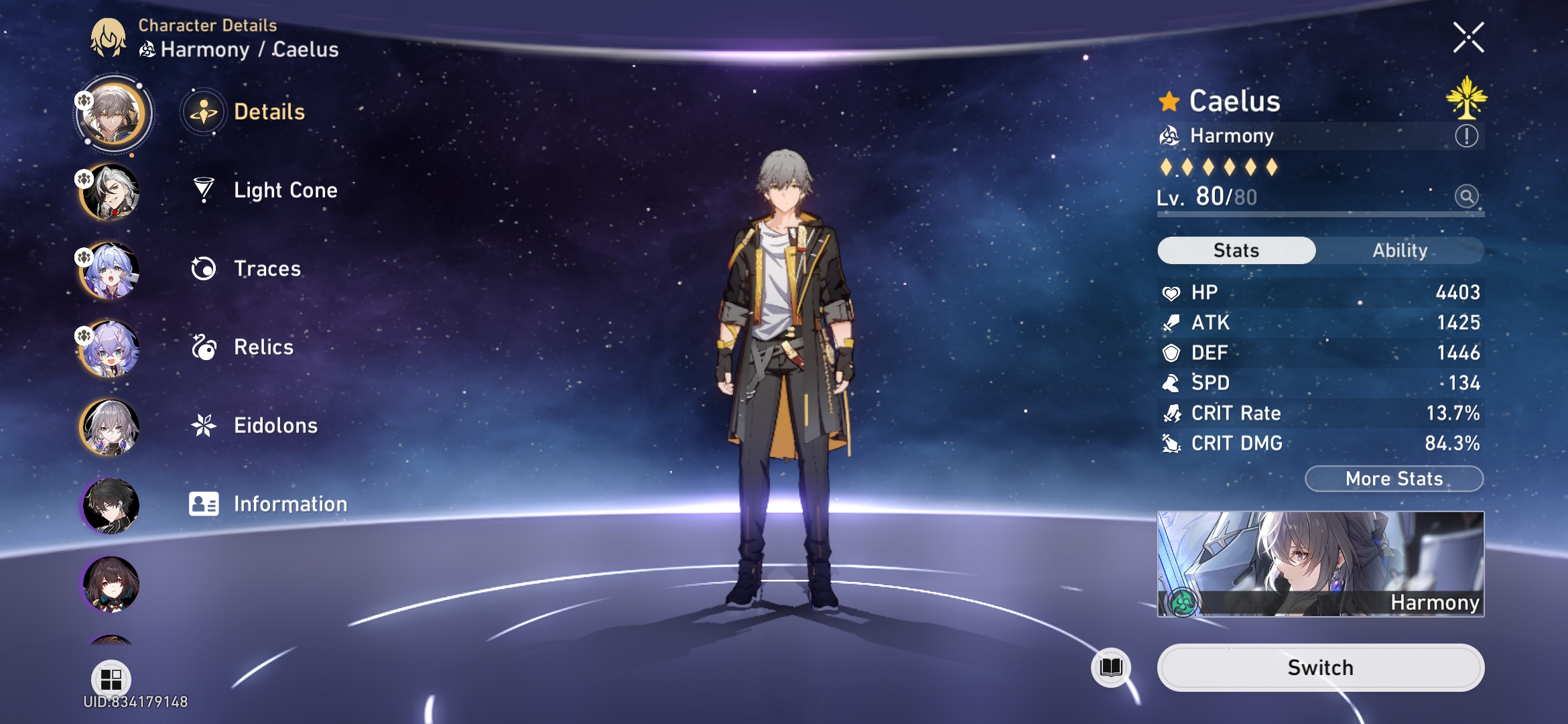Click the Harmony light cone preview

(x=1320, y=563)
